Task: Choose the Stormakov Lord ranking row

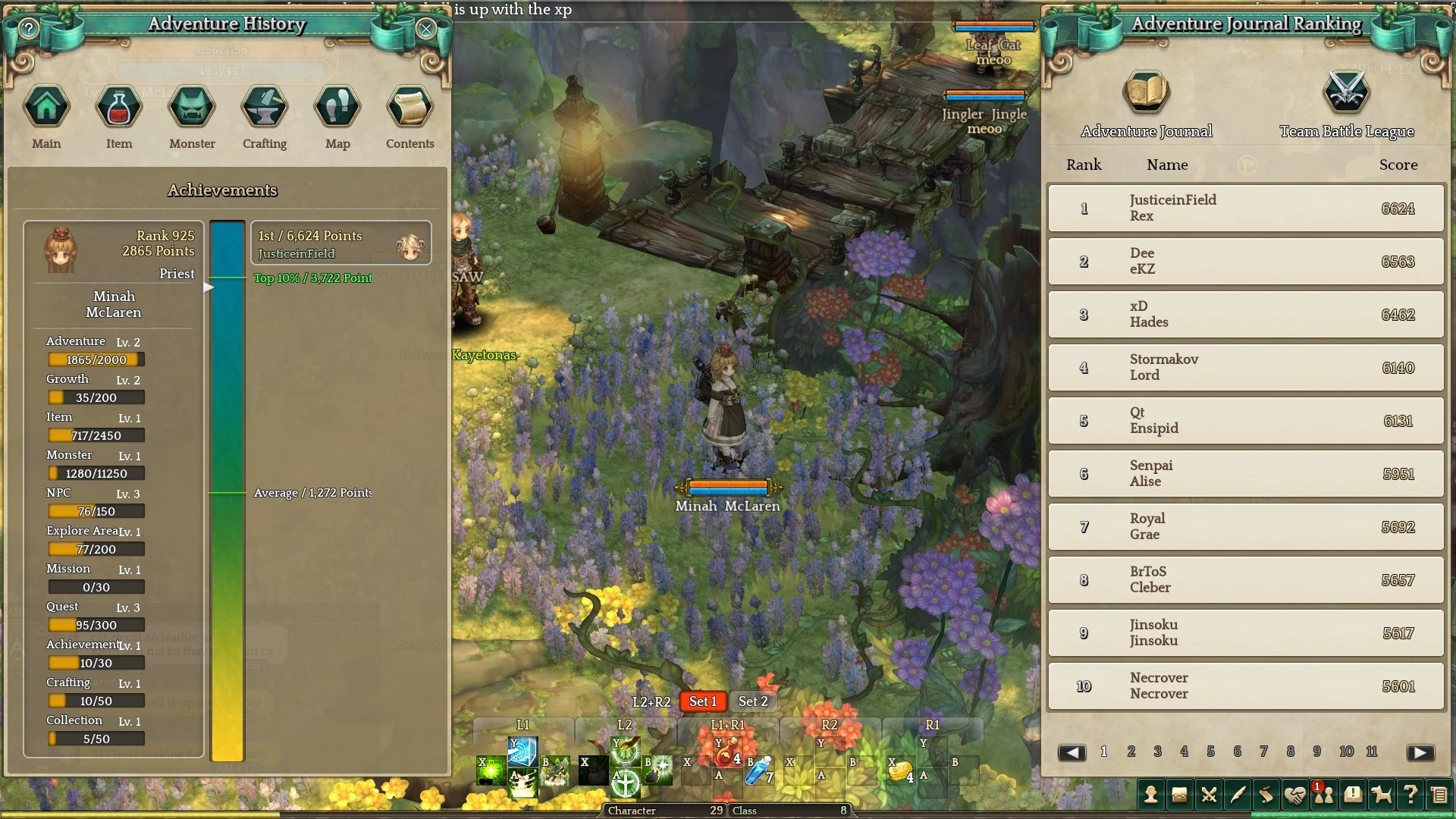Action: 1245,367
